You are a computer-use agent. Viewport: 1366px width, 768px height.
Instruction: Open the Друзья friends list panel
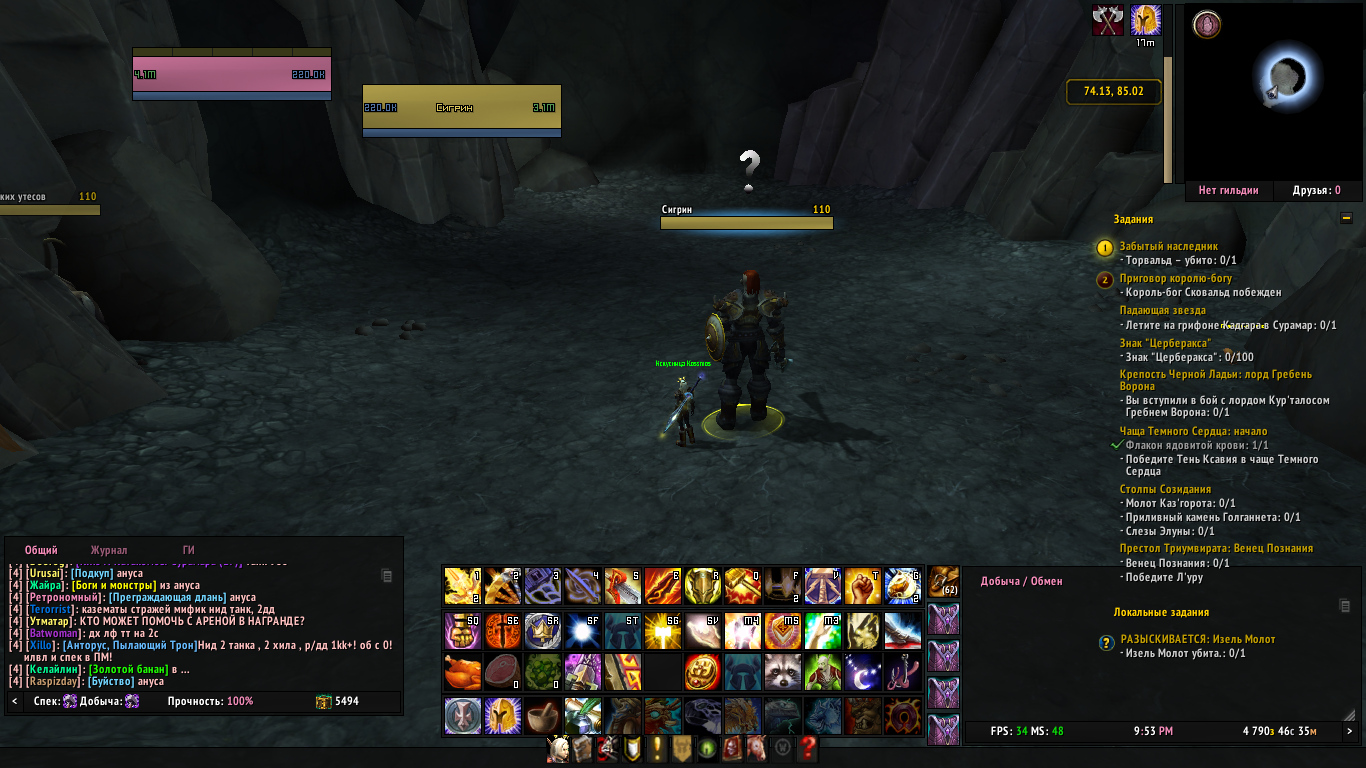pos(1316,190)
